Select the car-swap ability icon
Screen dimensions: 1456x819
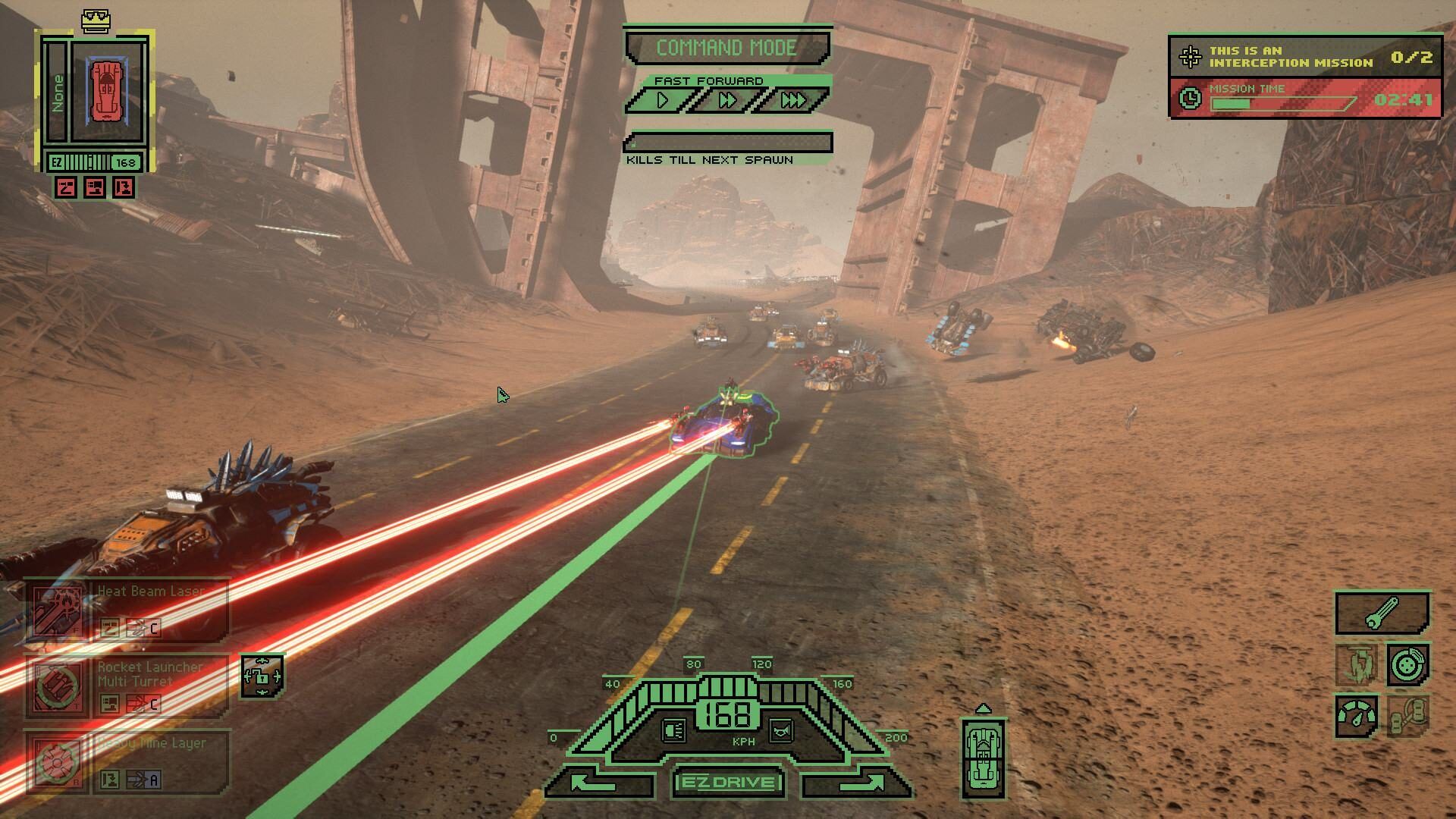[1408, 716]
